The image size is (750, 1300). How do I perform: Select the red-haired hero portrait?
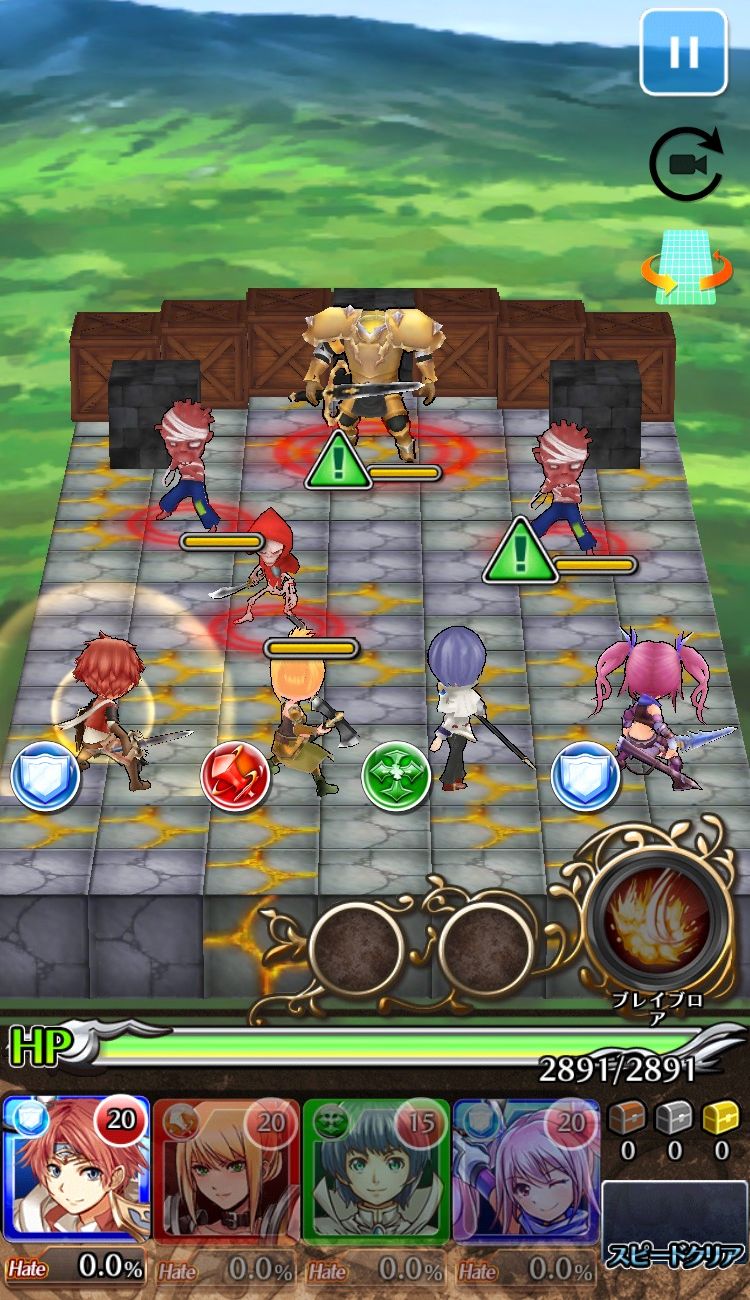click(x=76, y=1171)
